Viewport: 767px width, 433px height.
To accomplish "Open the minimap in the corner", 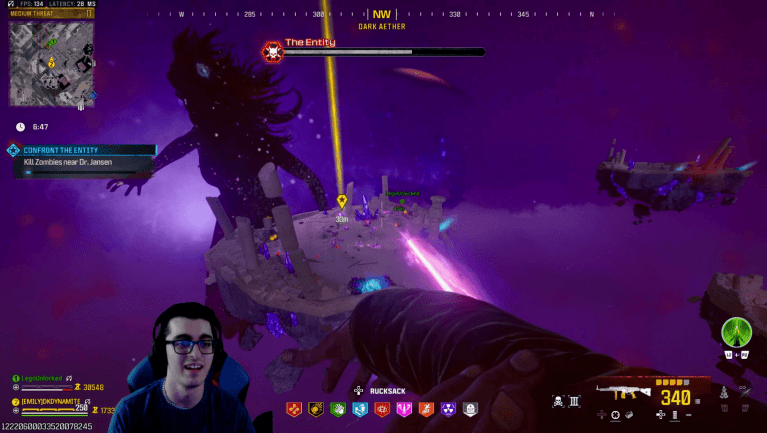I will pyautogui.click(x=52, y=64).
